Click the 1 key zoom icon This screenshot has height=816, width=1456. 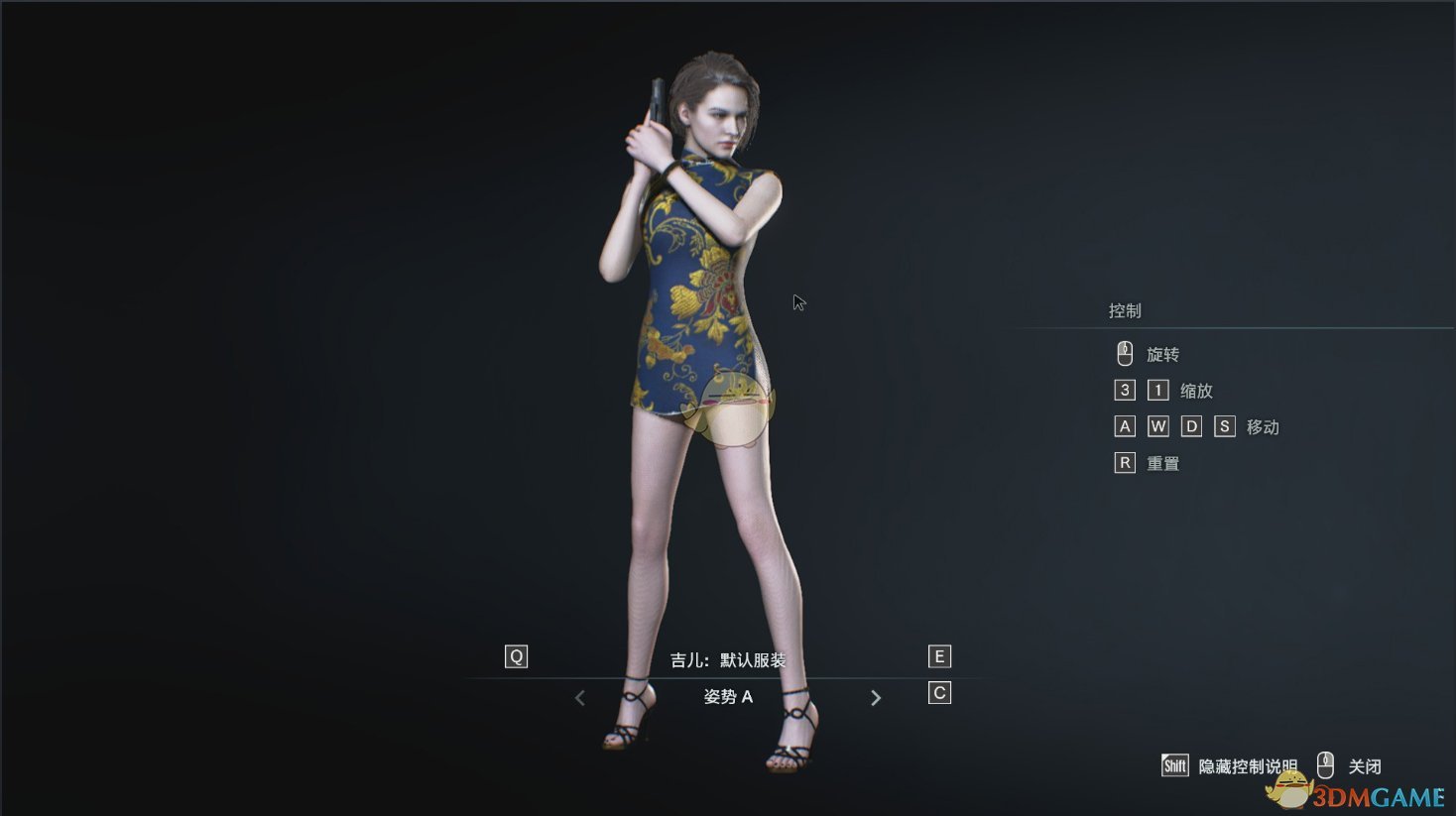point(1157,390)
